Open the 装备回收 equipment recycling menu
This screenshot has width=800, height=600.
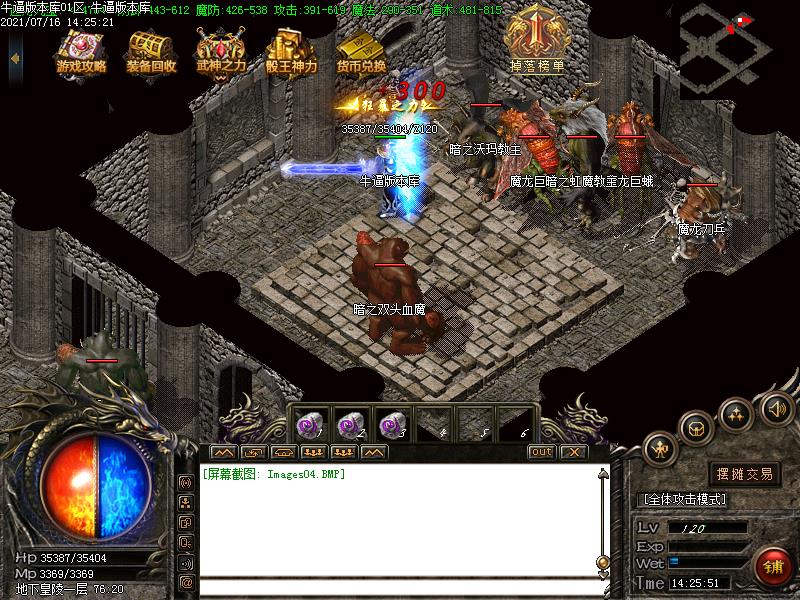(151, 51)
